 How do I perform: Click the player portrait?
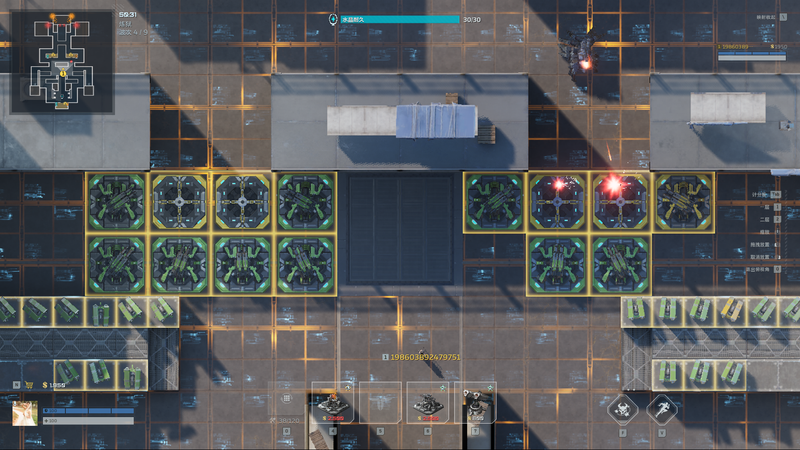point(26,412)
